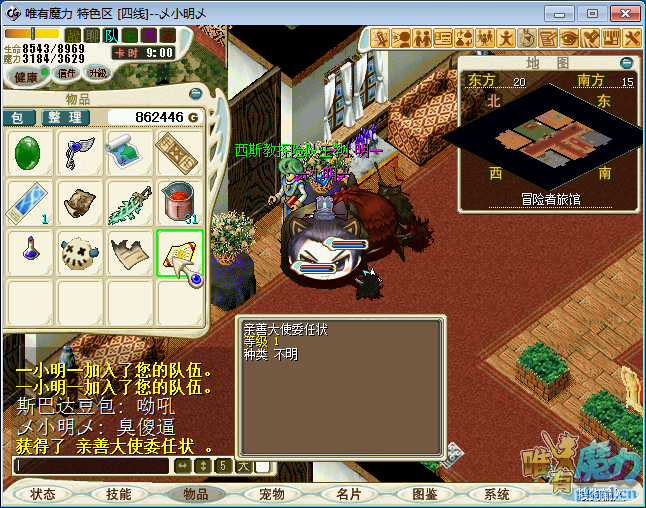The image size is (646, 508).
Task: Open the 状态 (Status) tab
Action: pyautogui.click(x=43, y=494)
